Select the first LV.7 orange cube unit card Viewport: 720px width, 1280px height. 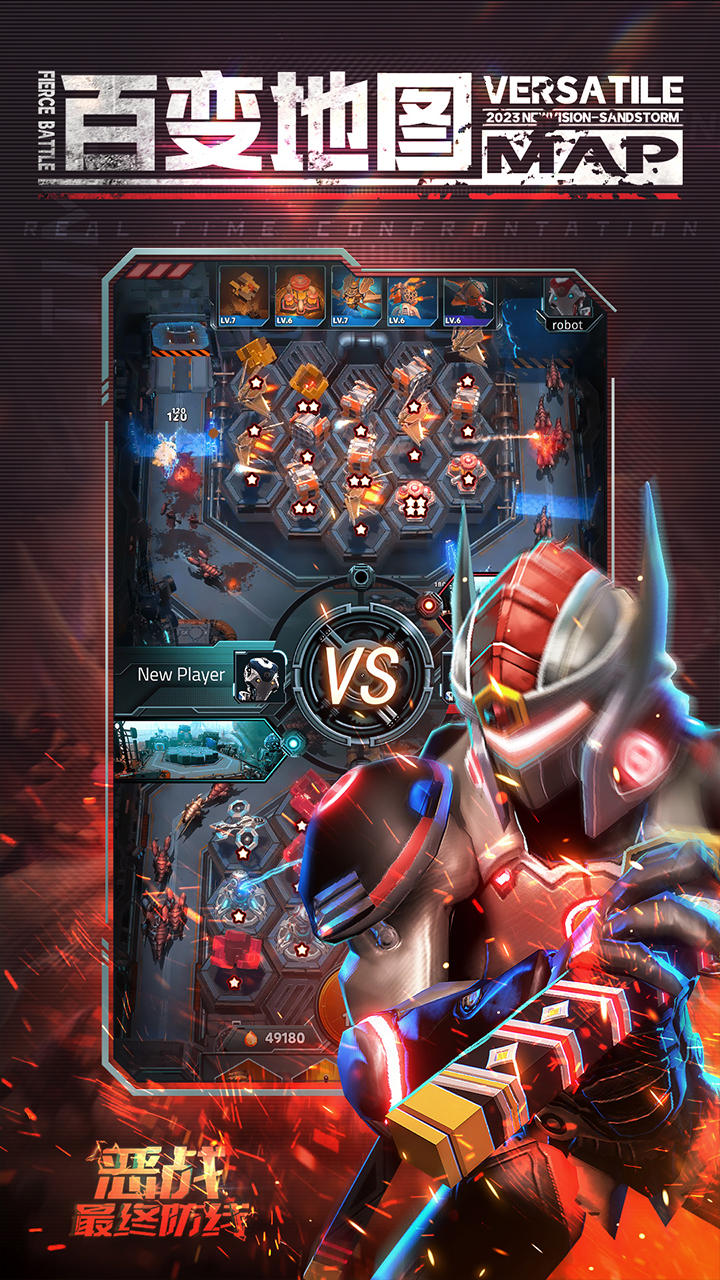pos(243,297)
